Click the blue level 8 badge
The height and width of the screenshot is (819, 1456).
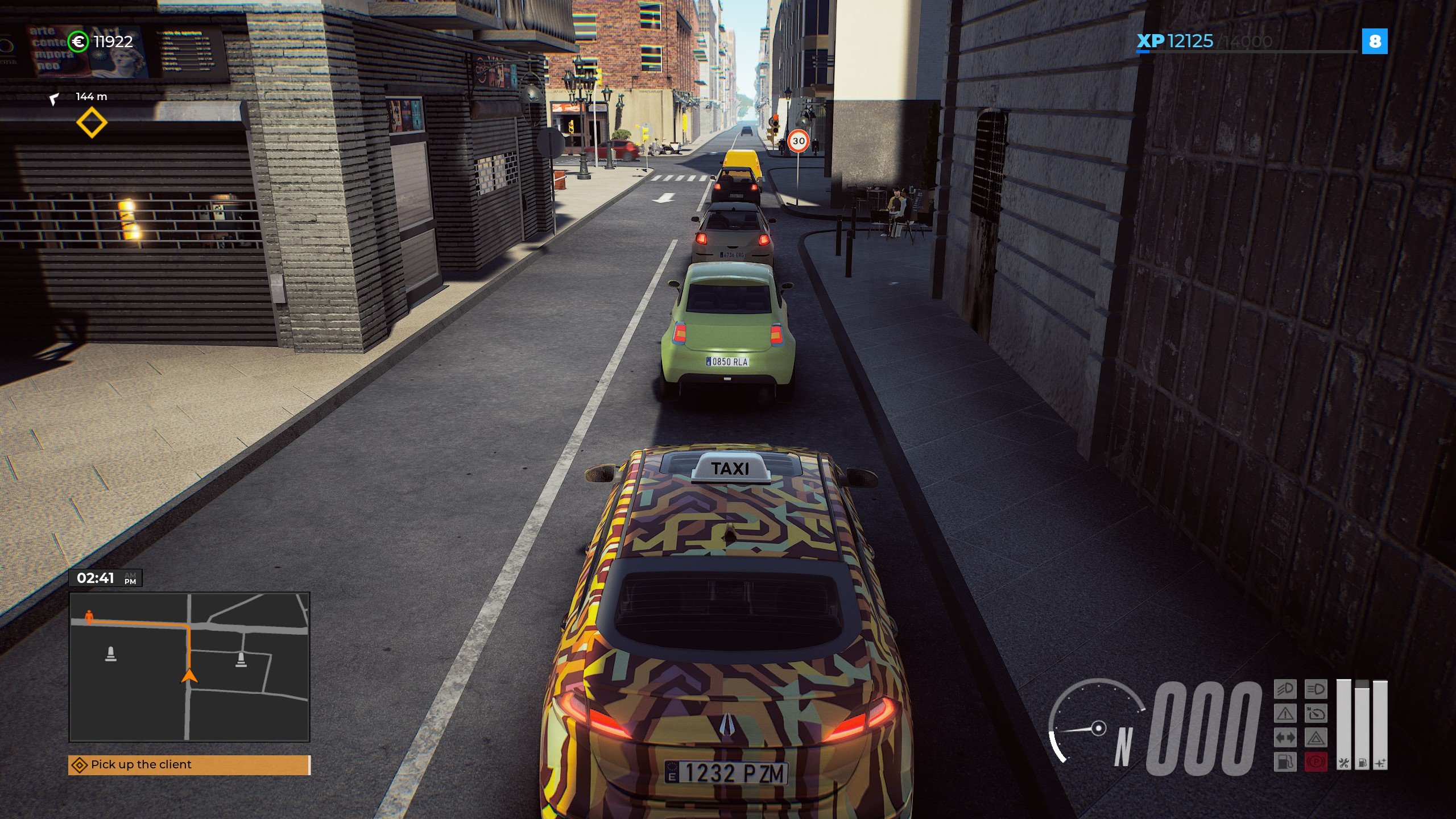click(x=1375, y=42)
